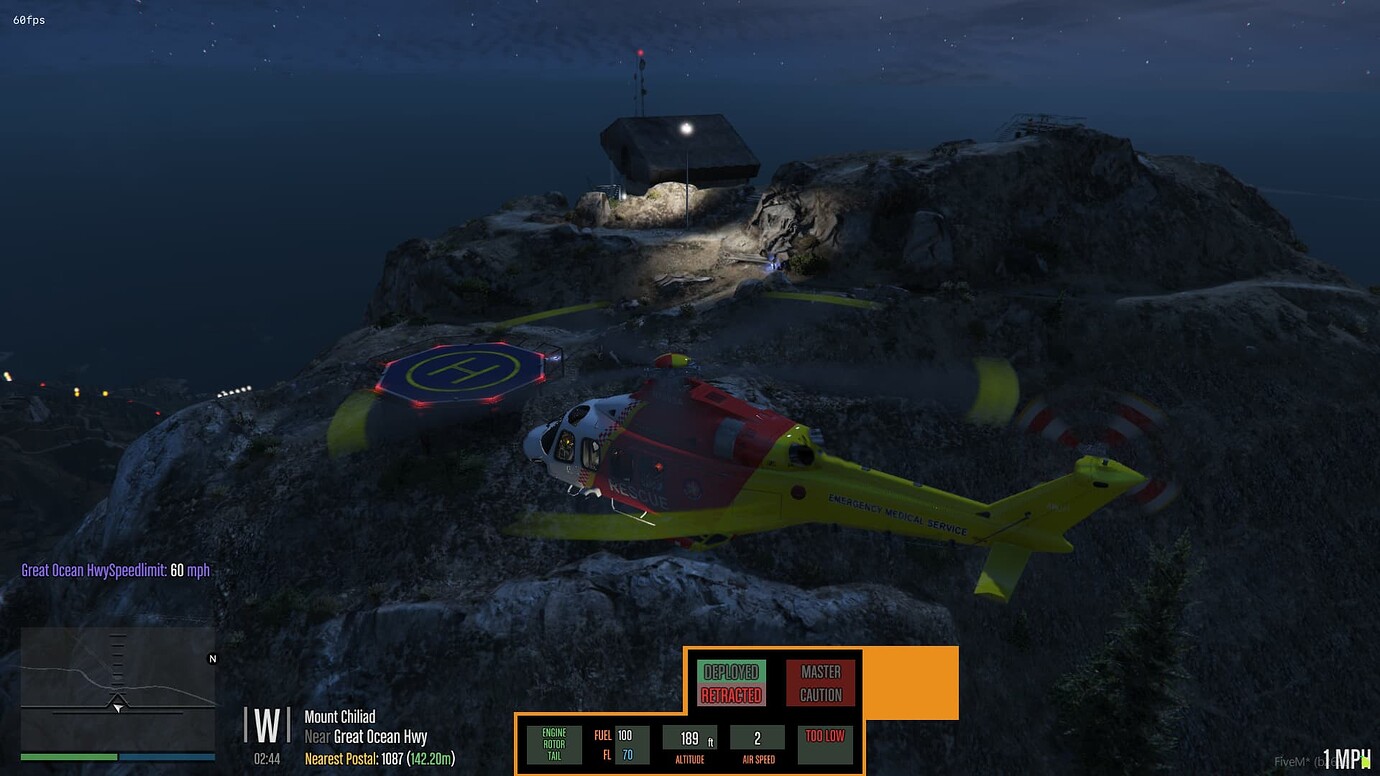This screenshot has width=1380, height=776.
Task: Click the north indicator on the minimap
Action: 211,660
